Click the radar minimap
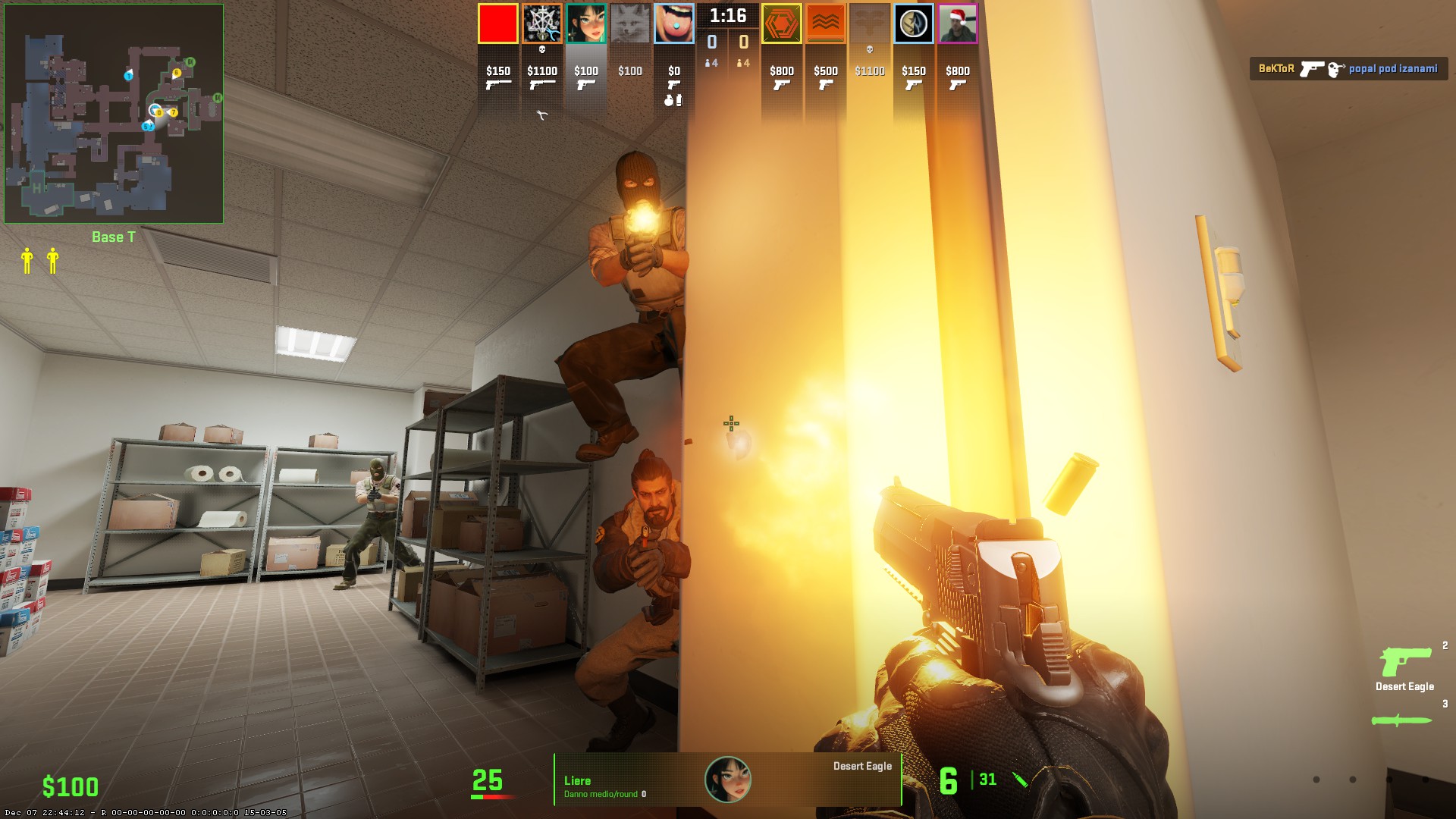Viewport: 1456px width, 819px height. 114,114
